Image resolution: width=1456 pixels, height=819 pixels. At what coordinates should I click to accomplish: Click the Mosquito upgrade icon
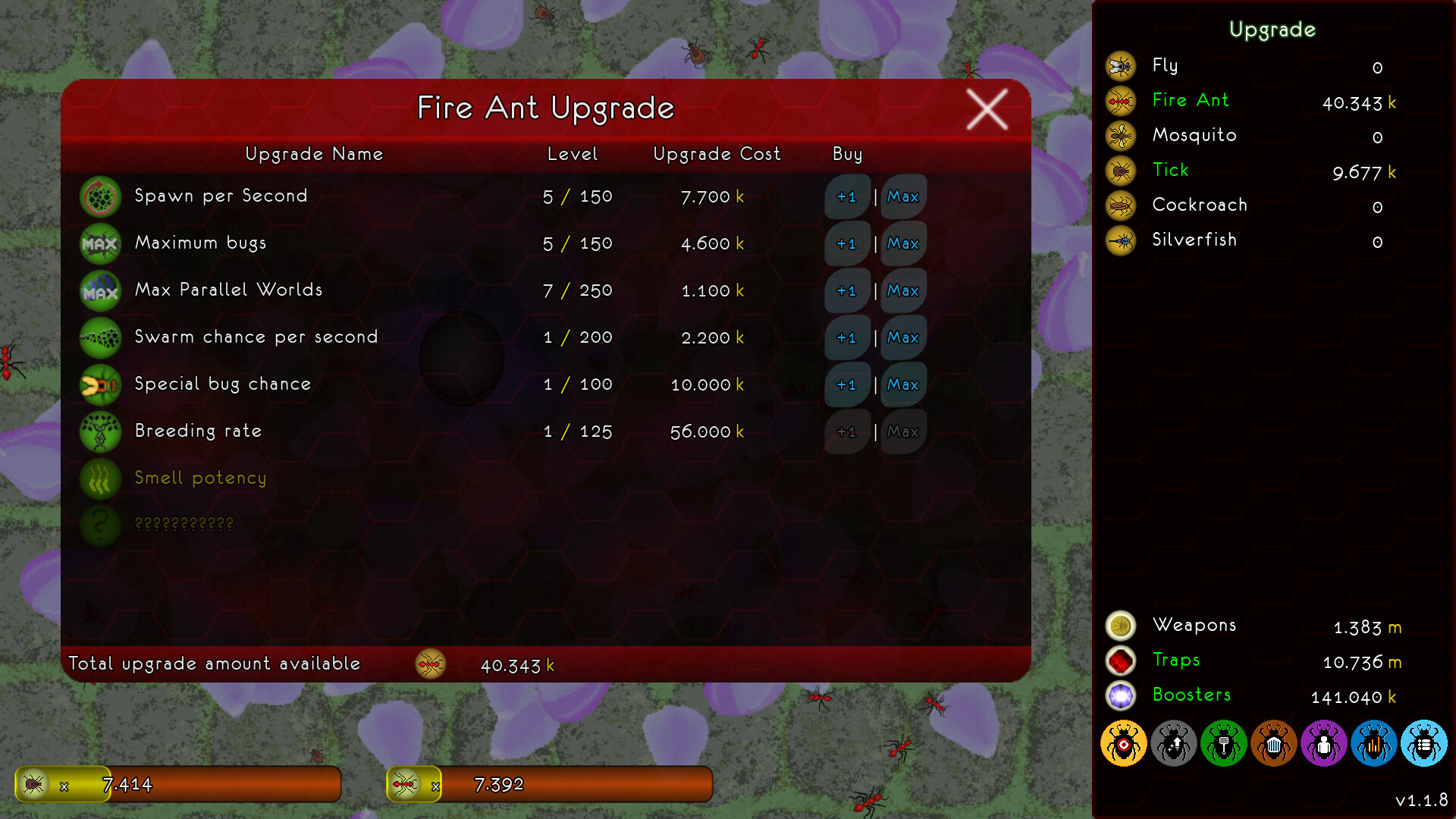1120,136
